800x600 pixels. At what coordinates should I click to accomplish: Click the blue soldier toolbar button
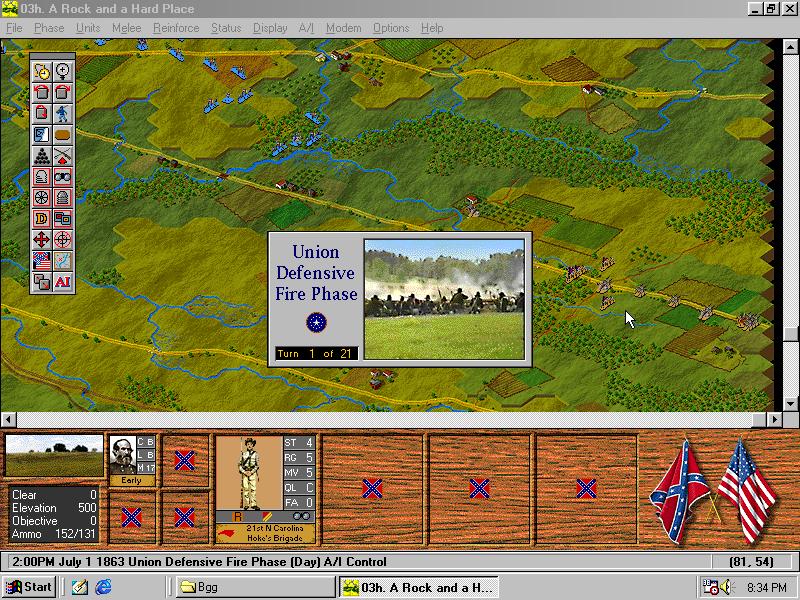(x=62, y=113)
